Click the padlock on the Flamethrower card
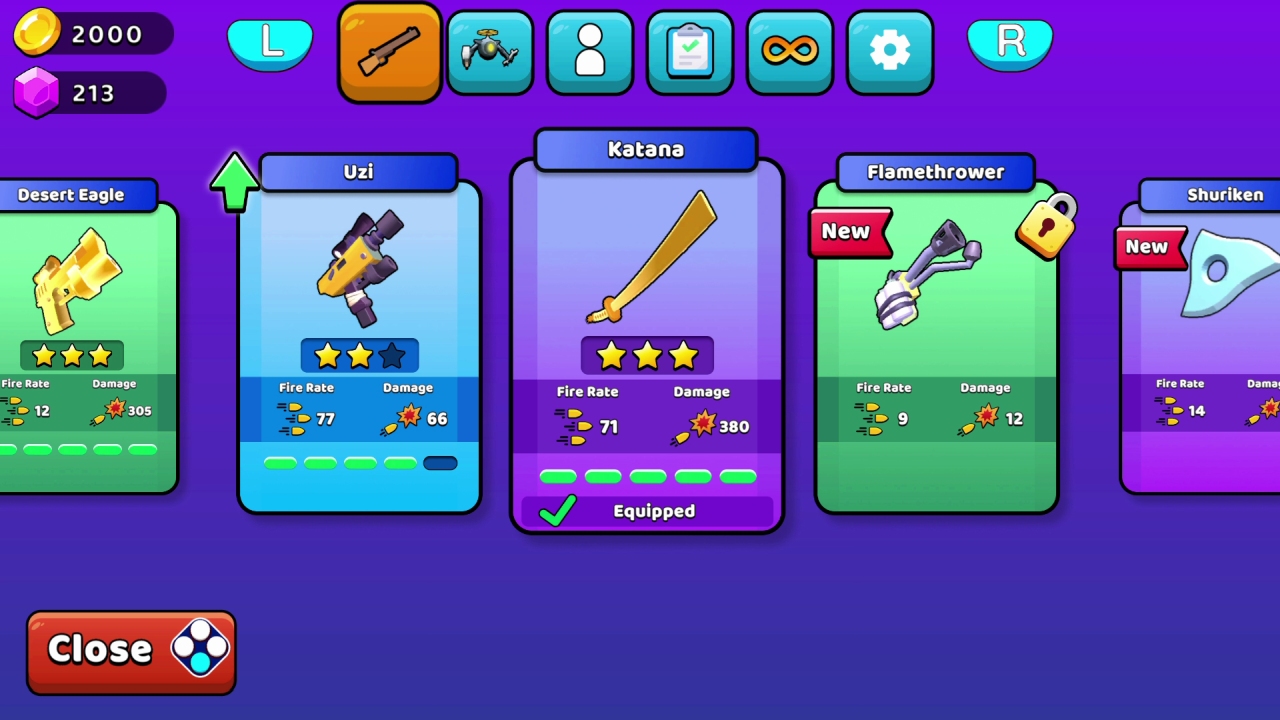 tap(1046, 226)
